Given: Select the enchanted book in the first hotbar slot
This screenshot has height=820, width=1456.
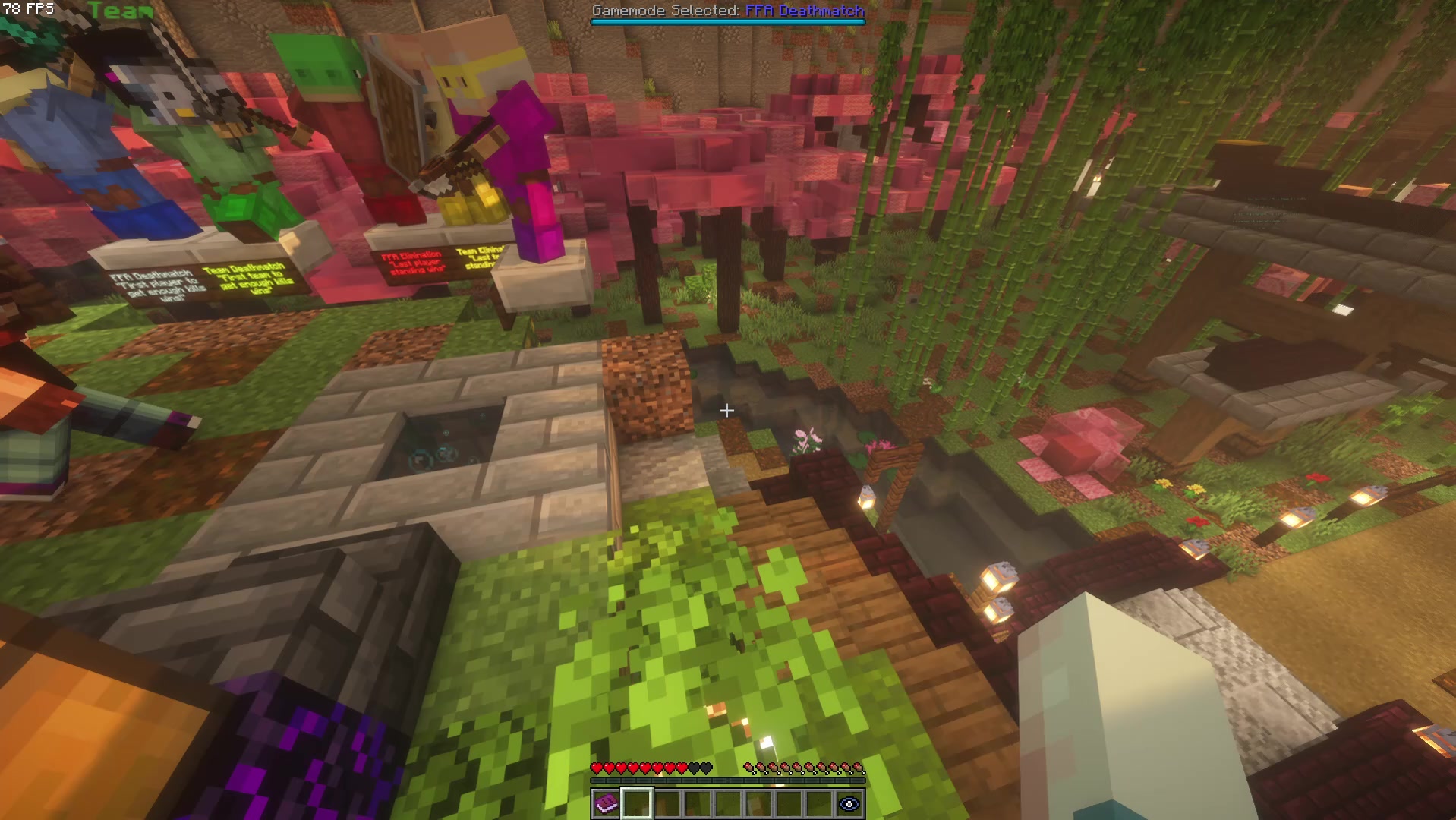Looking at the screenshot, I should pos(605,802).
